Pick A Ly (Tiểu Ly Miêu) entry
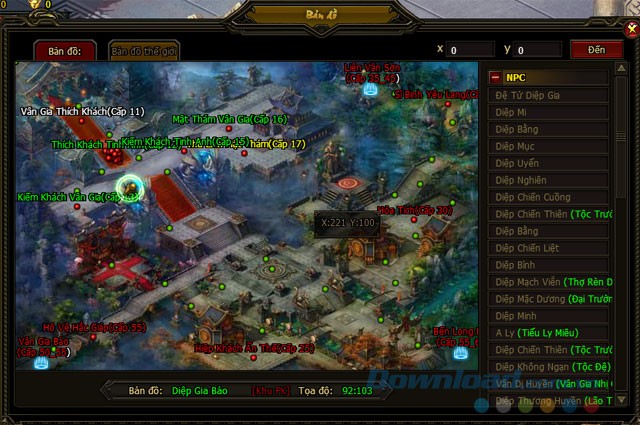 [549, 333]
